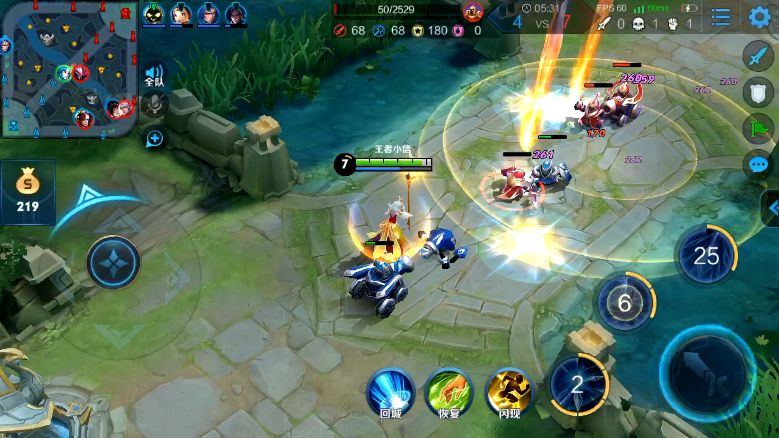Activate the 回城 recall skill

390,390
